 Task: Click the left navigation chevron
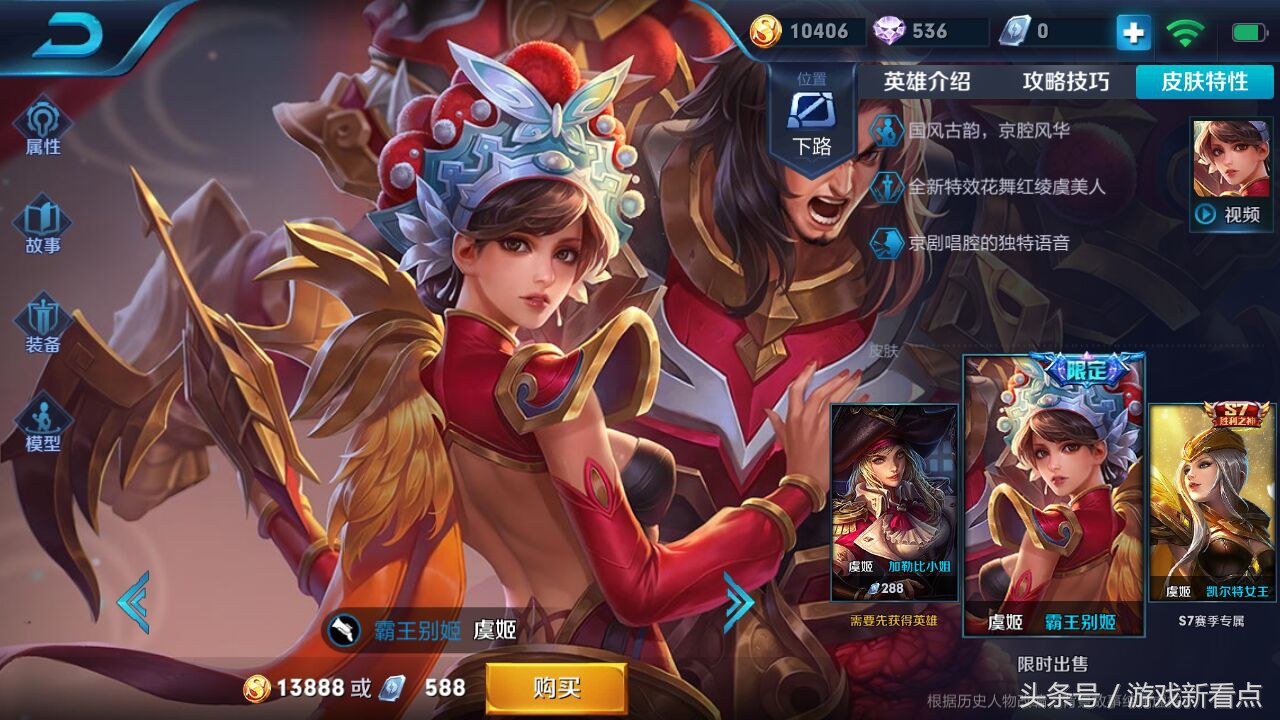click(131, 600)
